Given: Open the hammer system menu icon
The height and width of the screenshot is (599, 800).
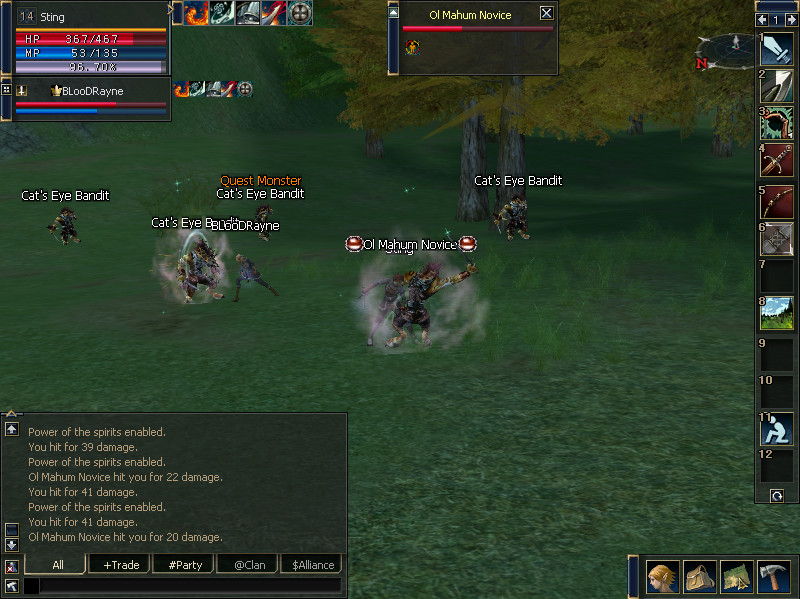Looking at the screenshot, I should coord(773,577).
